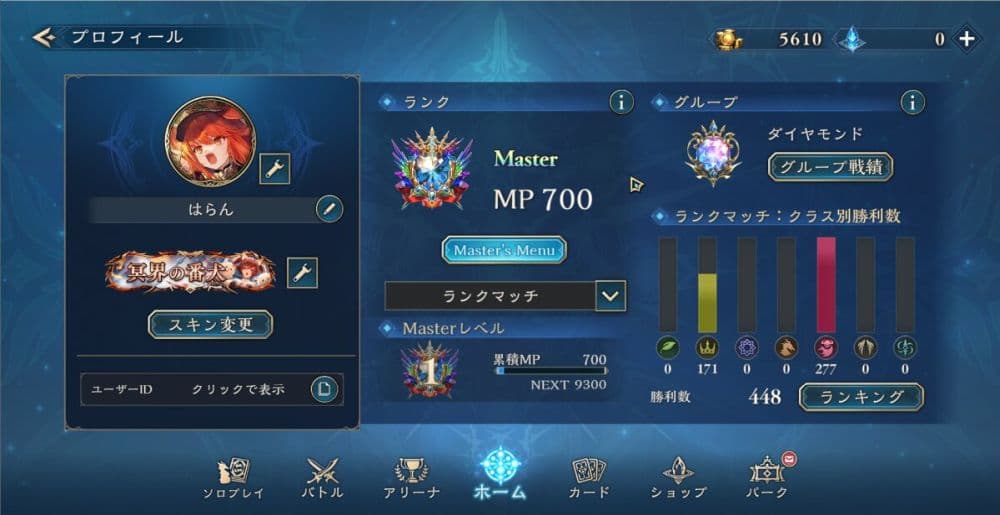Change the 冥界の番犬 title flair
This screenshot has height=515, width=1000.
[302, 271]
